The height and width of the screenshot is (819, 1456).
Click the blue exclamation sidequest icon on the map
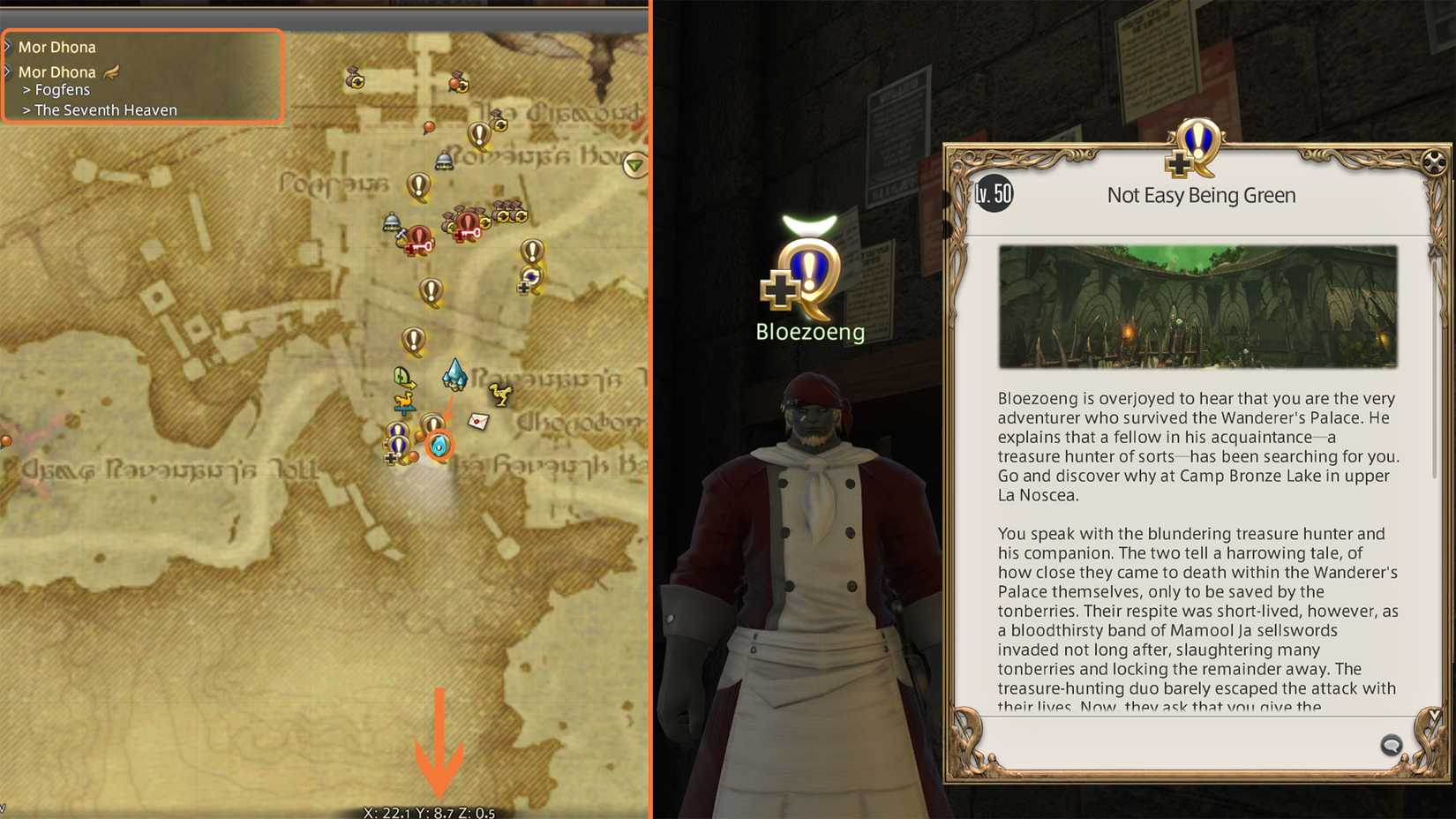click(397, 430)
